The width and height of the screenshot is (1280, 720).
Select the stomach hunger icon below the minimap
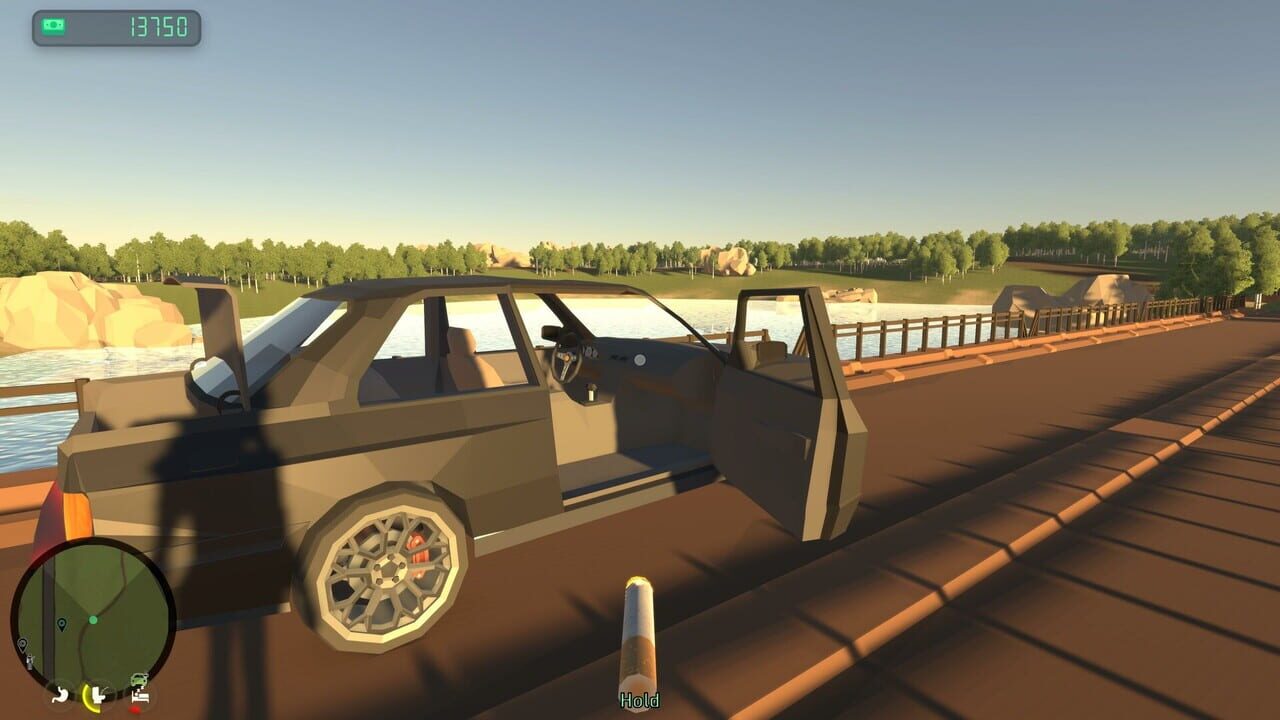pyautogui.click(x=60, y=696)
